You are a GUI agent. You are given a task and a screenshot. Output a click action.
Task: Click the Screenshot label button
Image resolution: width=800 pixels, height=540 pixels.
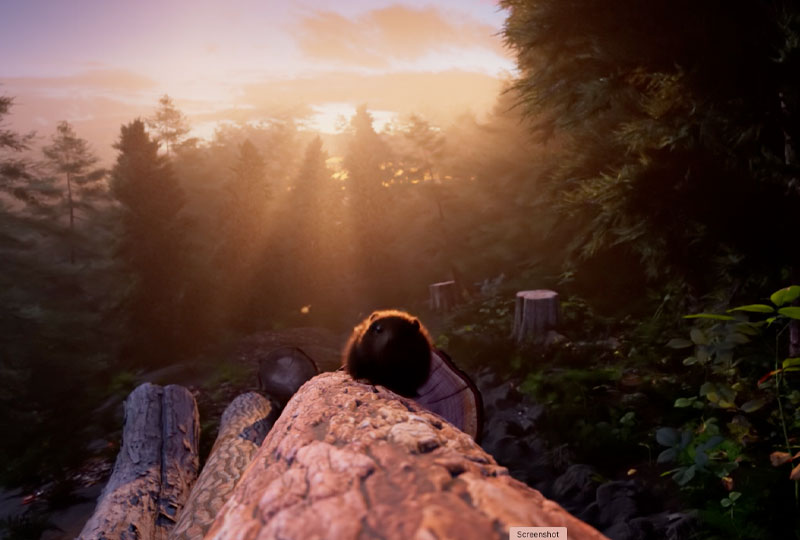538,533
